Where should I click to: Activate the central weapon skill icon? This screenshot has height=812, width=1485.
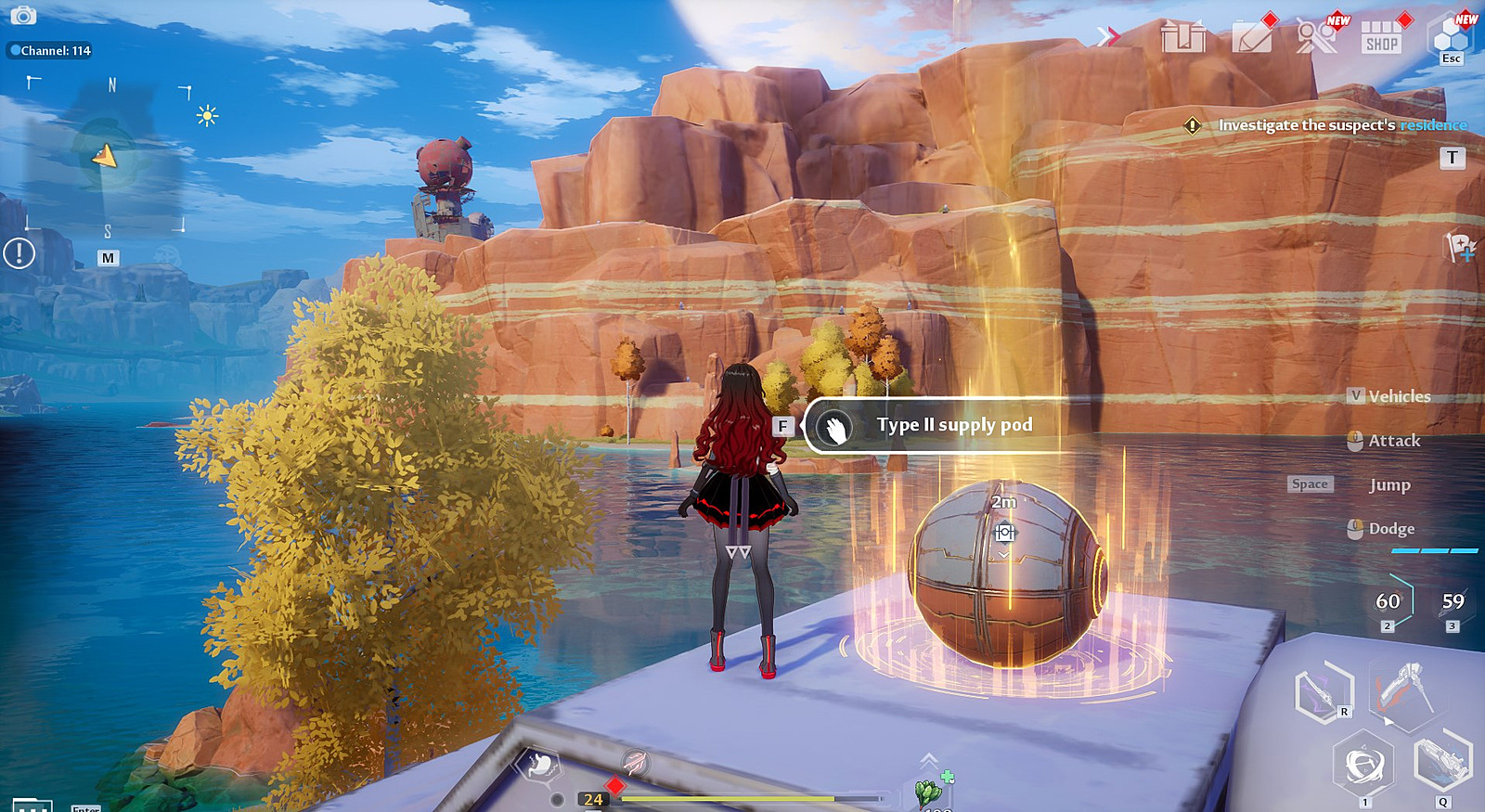tap(1404, 690)
